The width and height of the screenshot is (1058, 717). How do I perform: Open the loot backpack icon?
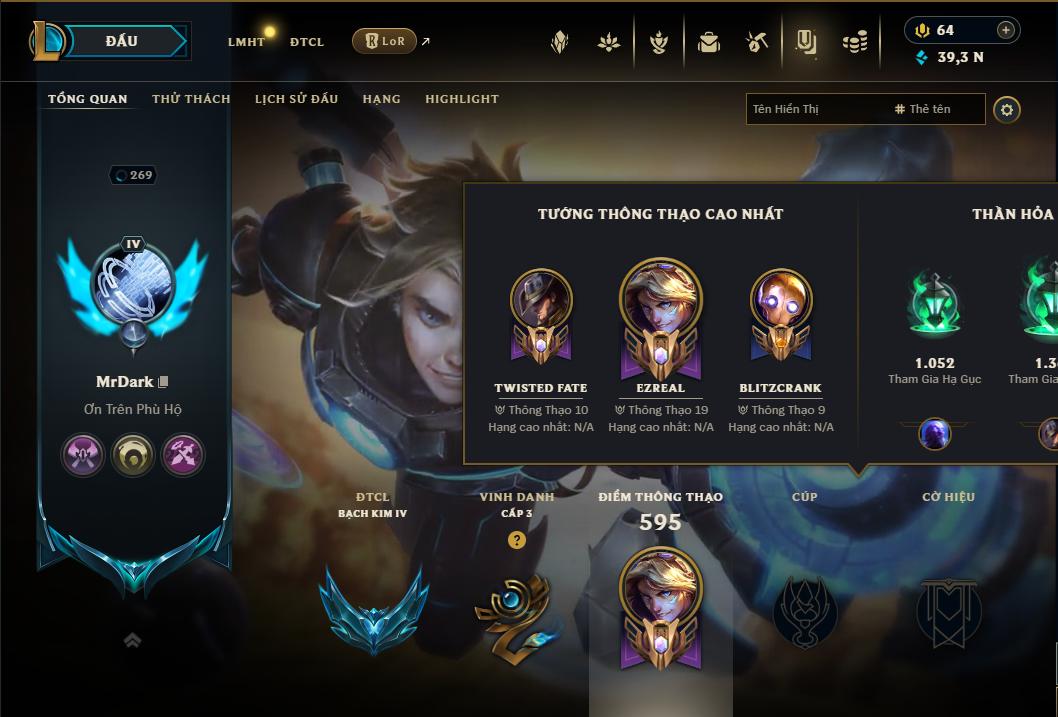tap(709, 42)
